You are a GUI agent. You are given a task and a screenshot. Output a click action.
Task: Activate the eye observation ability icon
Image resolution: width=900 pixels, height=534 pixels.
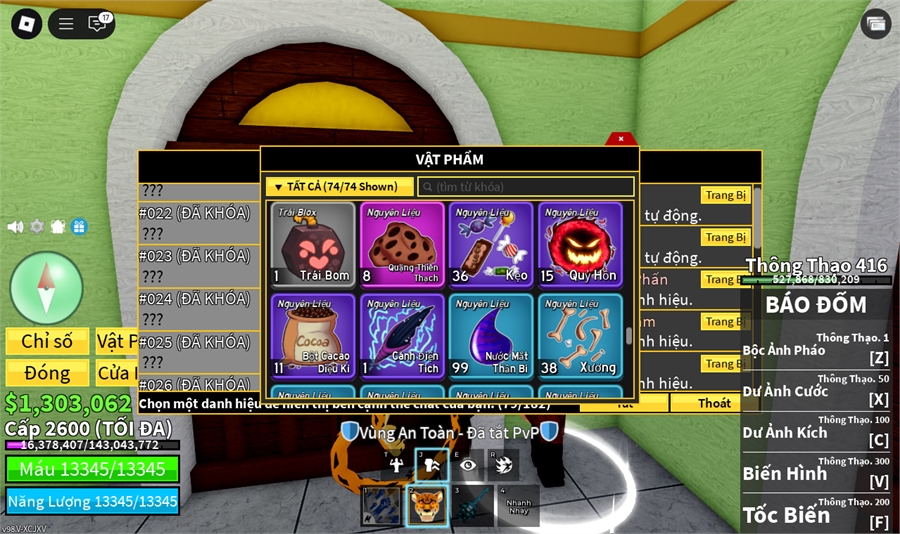[x=467, y=464]
